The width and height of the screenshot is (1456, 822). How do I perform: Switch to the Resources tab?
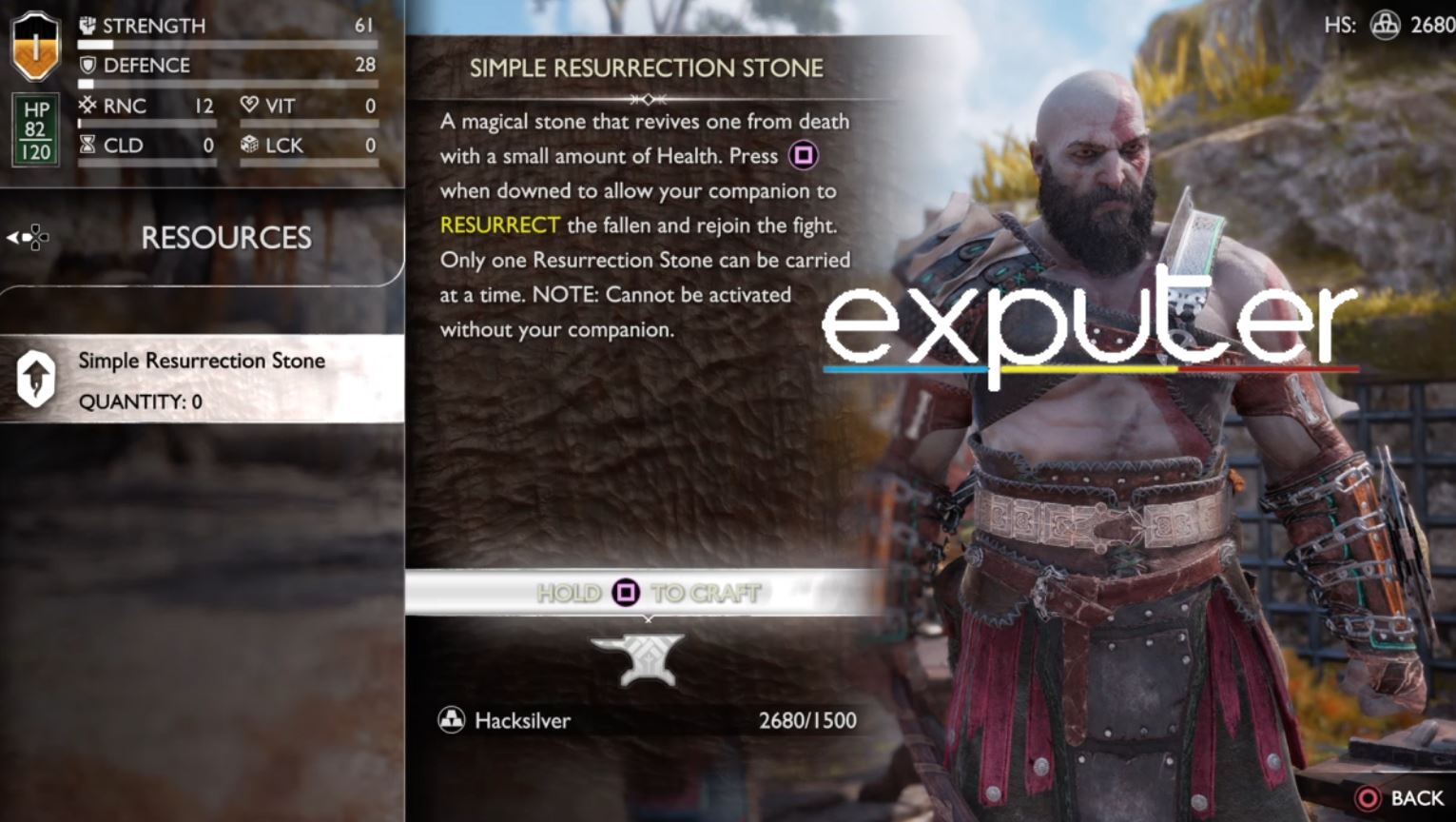[225, 237]
